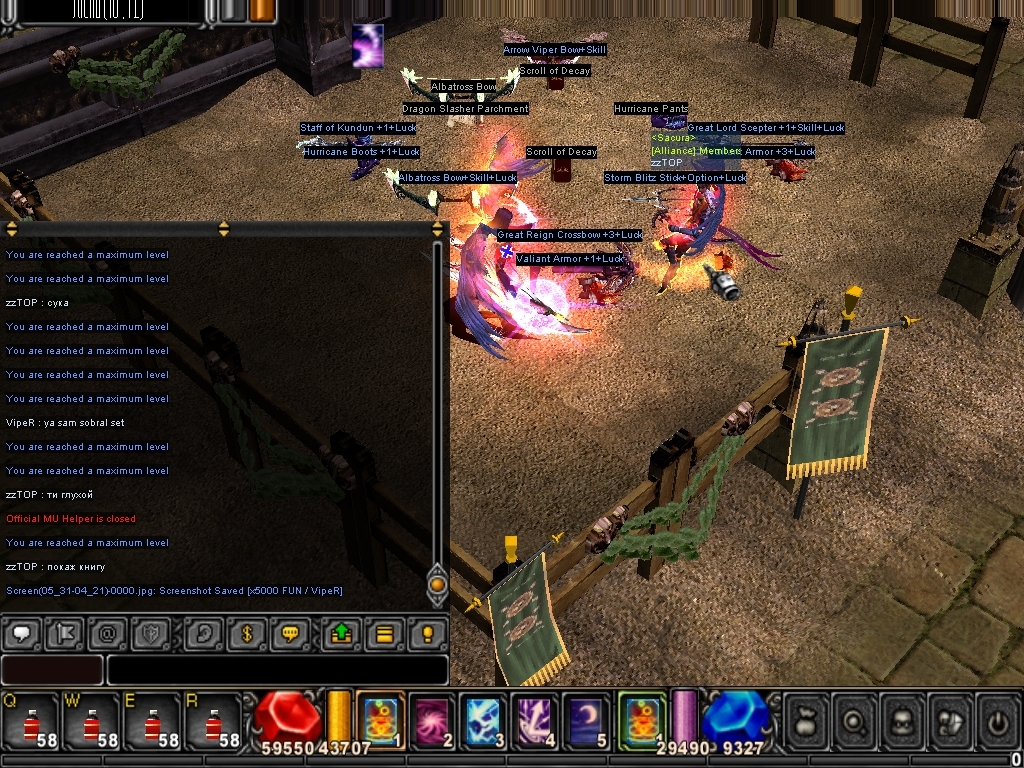Select the crescent moon skill in slot 5
Screen dimensions: 1024x768
586,720
